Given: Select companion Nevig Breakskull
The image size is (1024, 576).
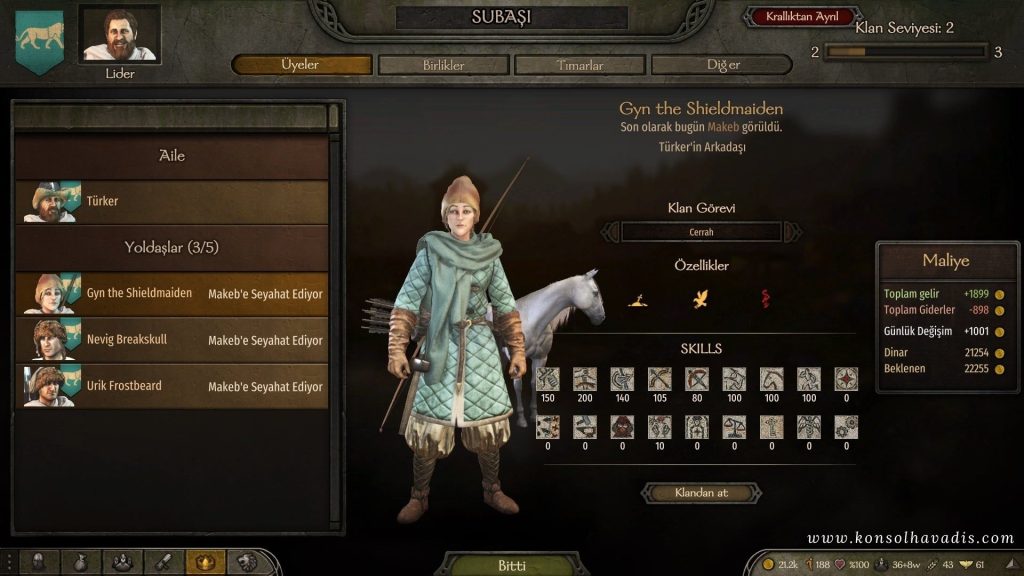Looking at the screenshot, I should (x=171, y=340).
